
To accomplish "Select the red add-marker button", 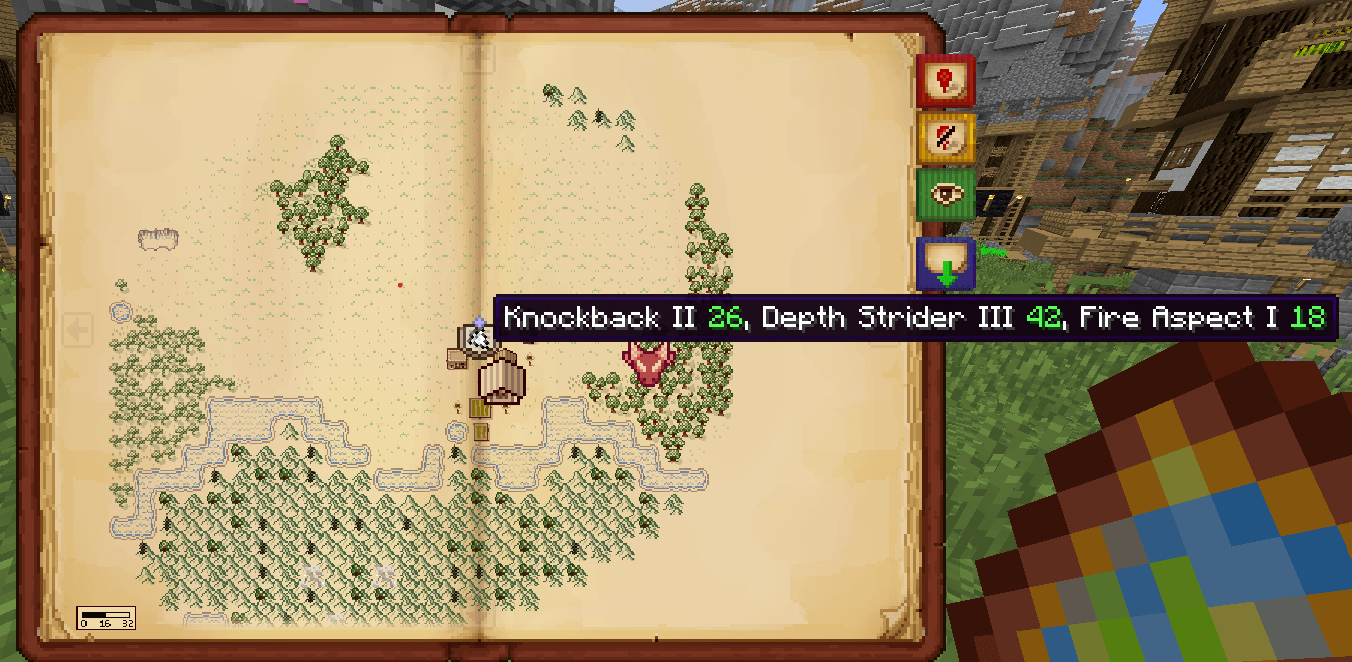I will pyautogui.click(x=945, y=80).
